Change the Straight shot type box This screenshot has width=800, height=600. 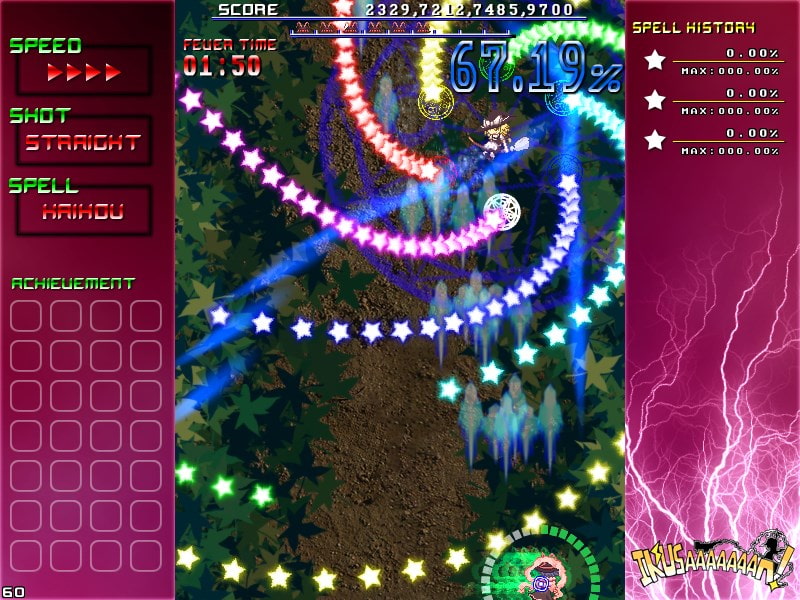(x=84, y=142)
